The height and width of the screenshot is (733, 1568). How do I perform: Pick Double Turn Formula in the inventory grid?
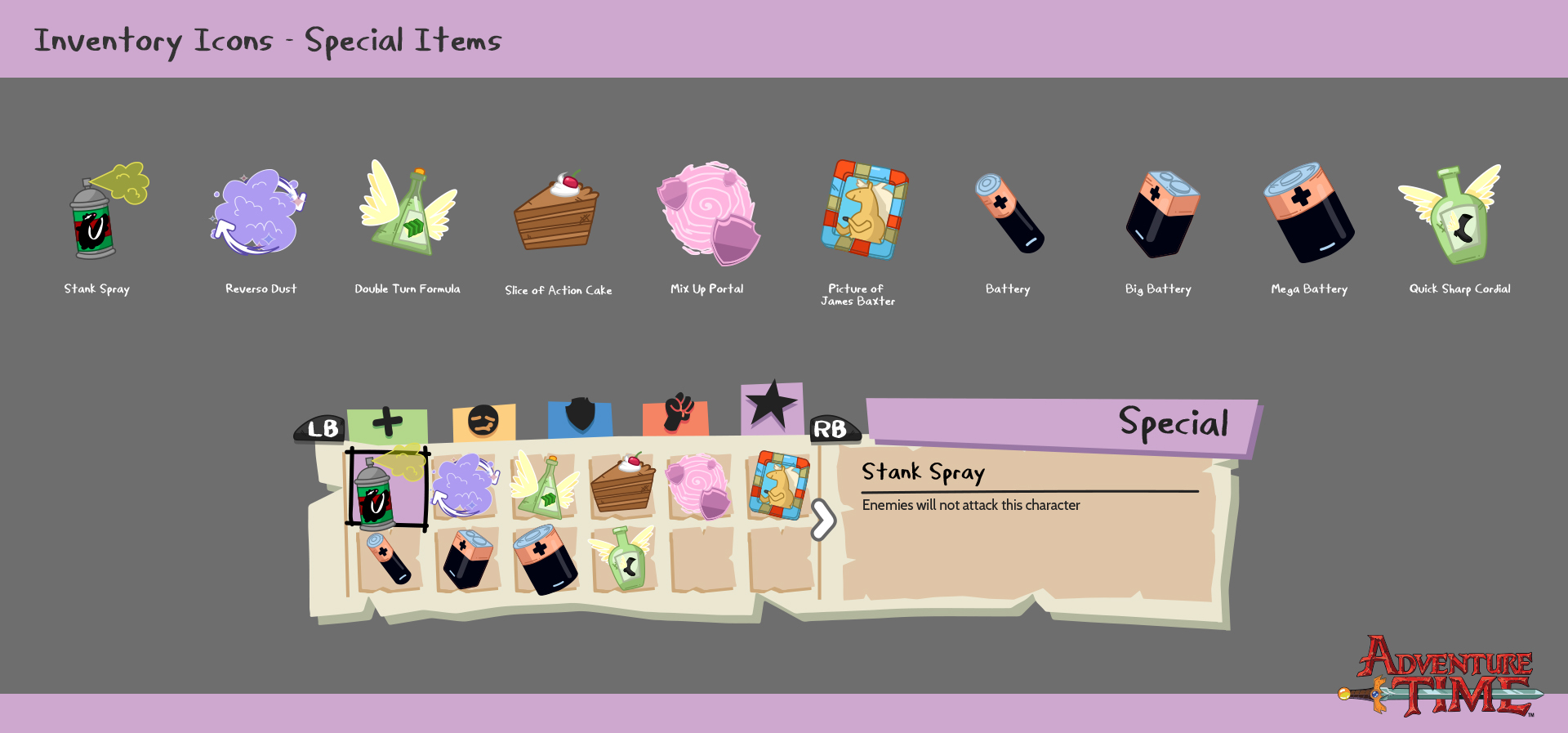[544, 488]
